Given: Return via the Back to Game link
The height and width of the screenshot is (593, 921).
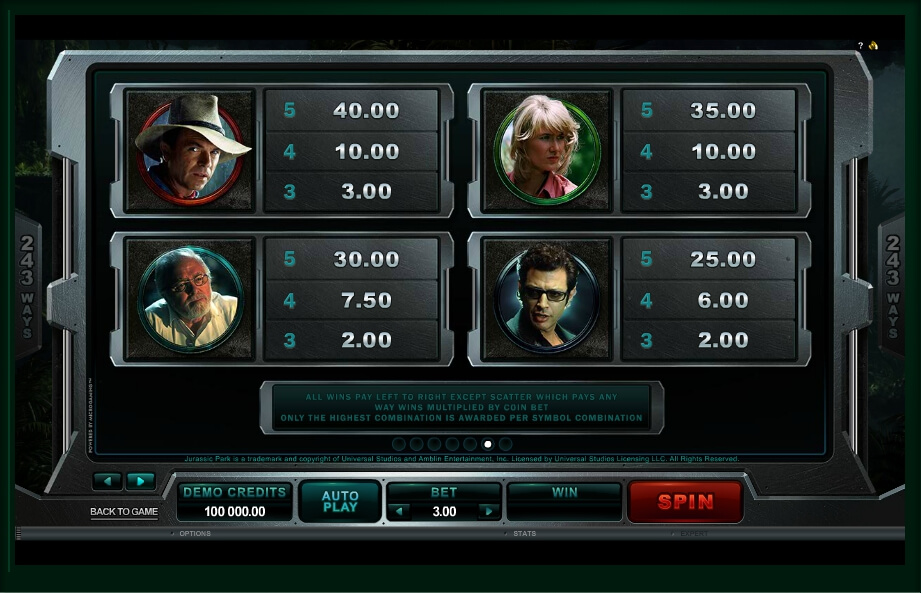Looking at the screenshot, I should point(124,512).
